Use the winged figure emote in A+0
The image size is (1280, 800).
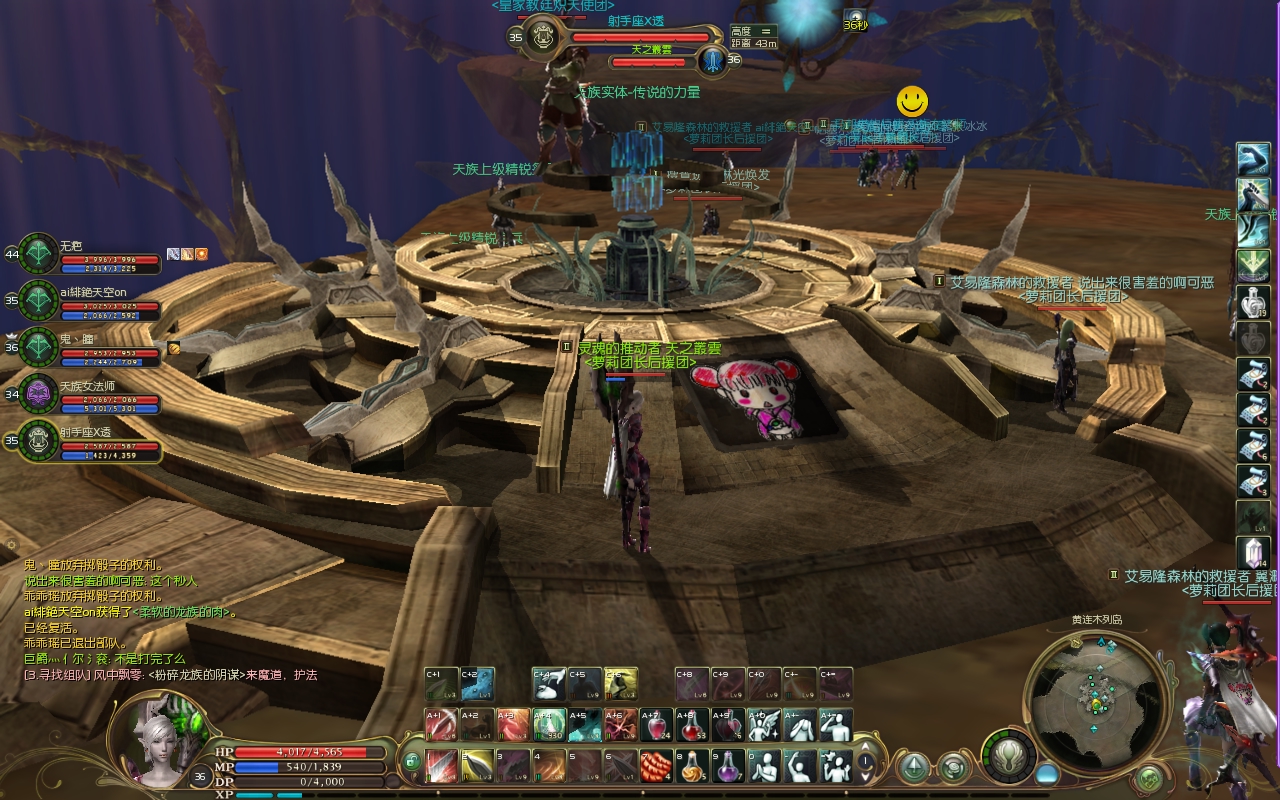click(x=764, y=725)
